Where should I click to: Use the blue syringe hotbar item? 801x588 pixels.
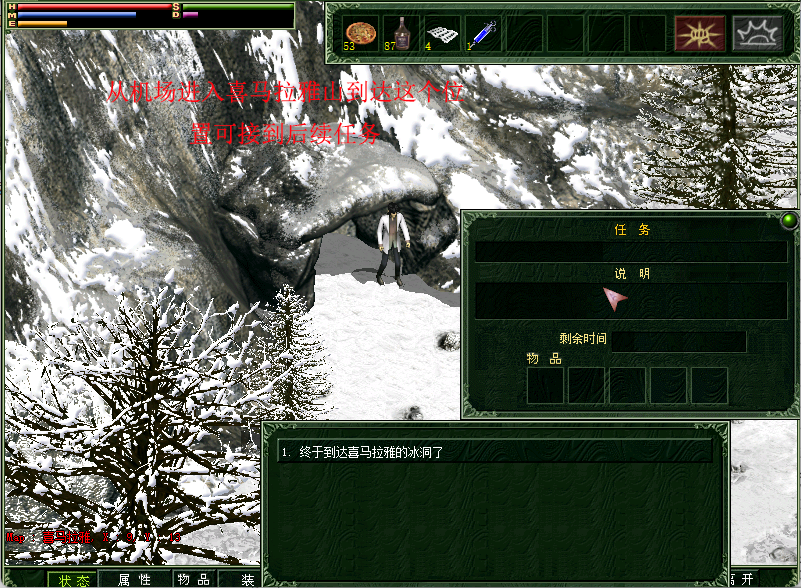tap(483, 32)
